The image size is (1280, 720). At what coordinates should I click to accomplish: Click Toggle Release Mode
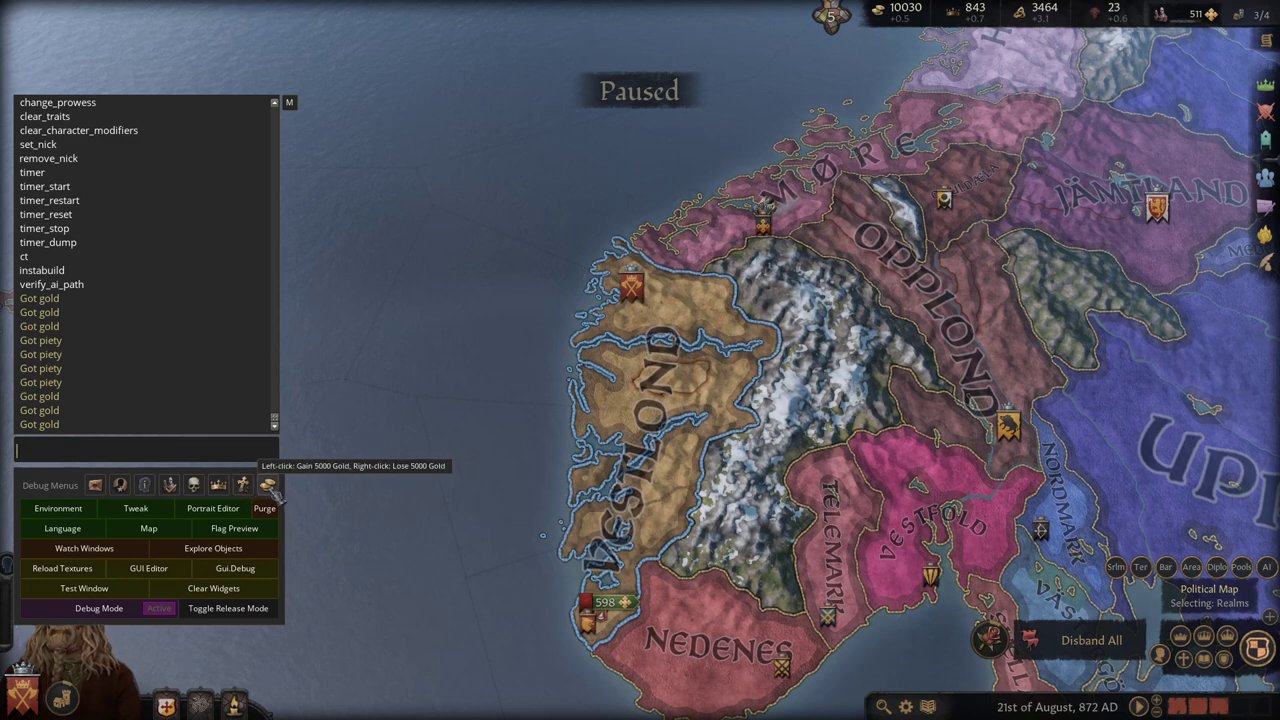coord(228,608)
